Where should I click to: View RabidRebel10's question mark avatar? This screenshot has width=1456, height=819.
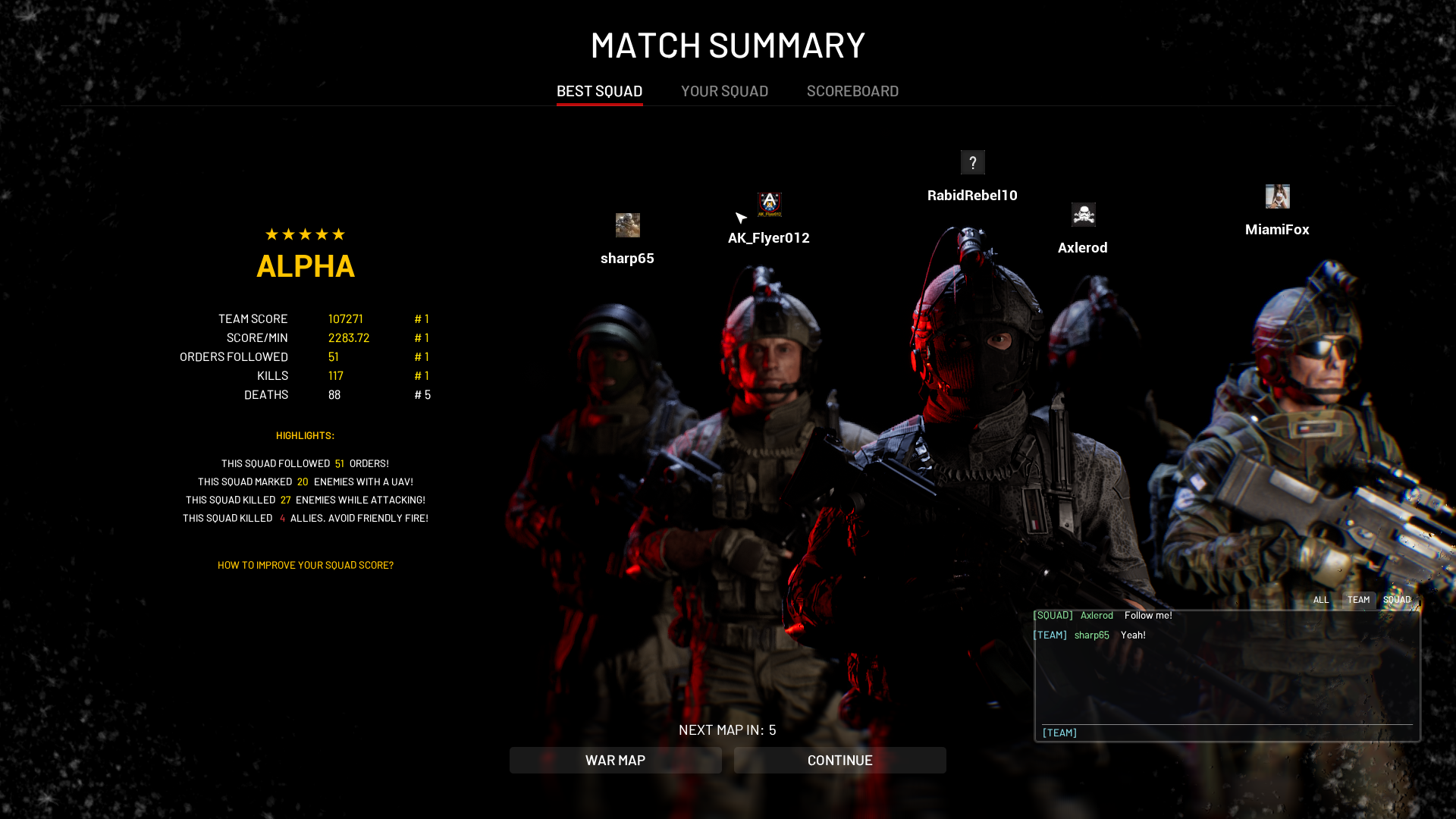tap(972, 162)
